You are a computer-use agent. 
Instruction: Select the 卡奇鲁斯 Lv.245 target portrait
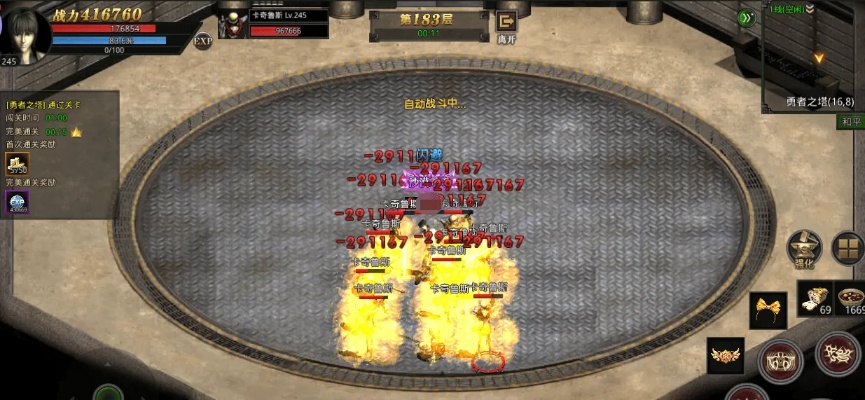click(233, 25)
